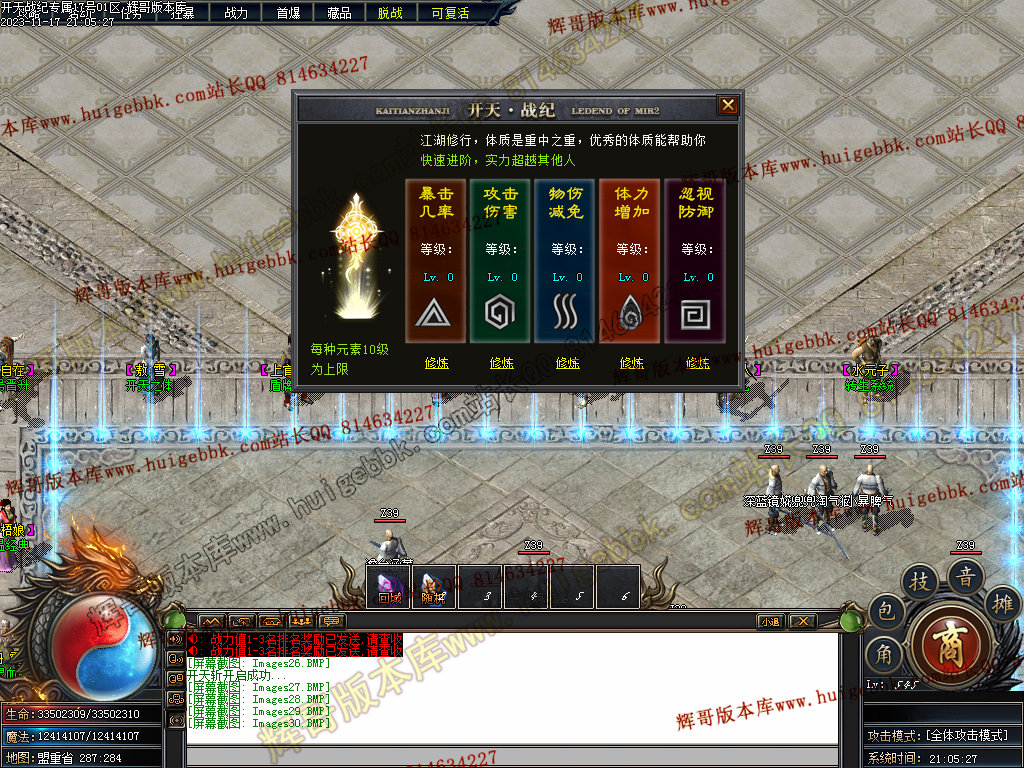
Task: Open the 首爆 menu entry
Action: [288, 13]
